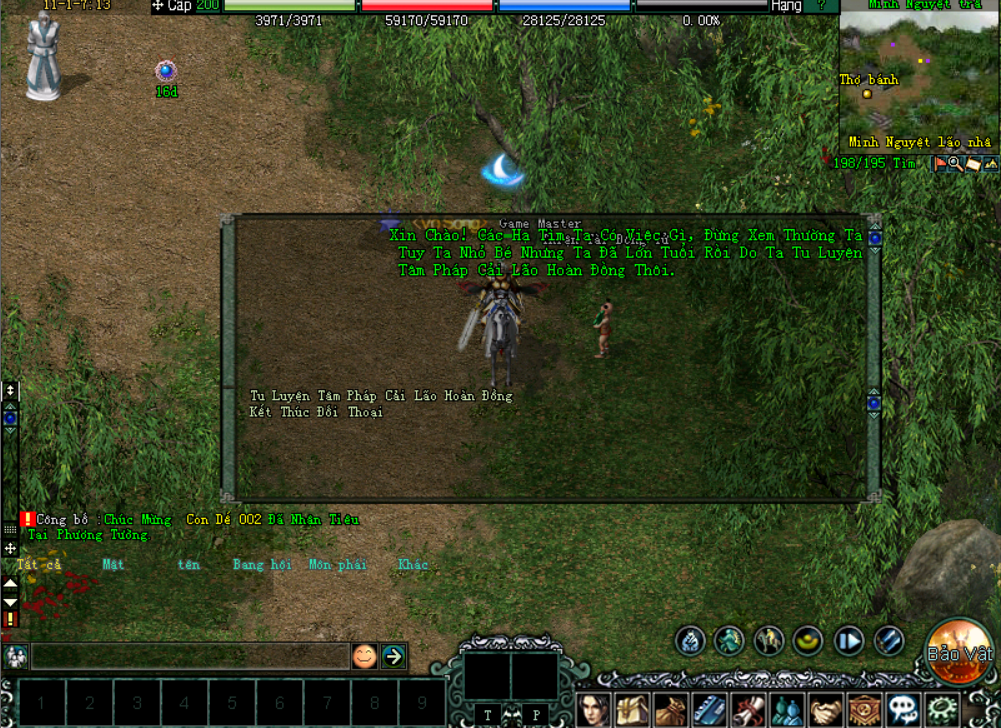Toggle the horse riding icon

click(768, 641)
